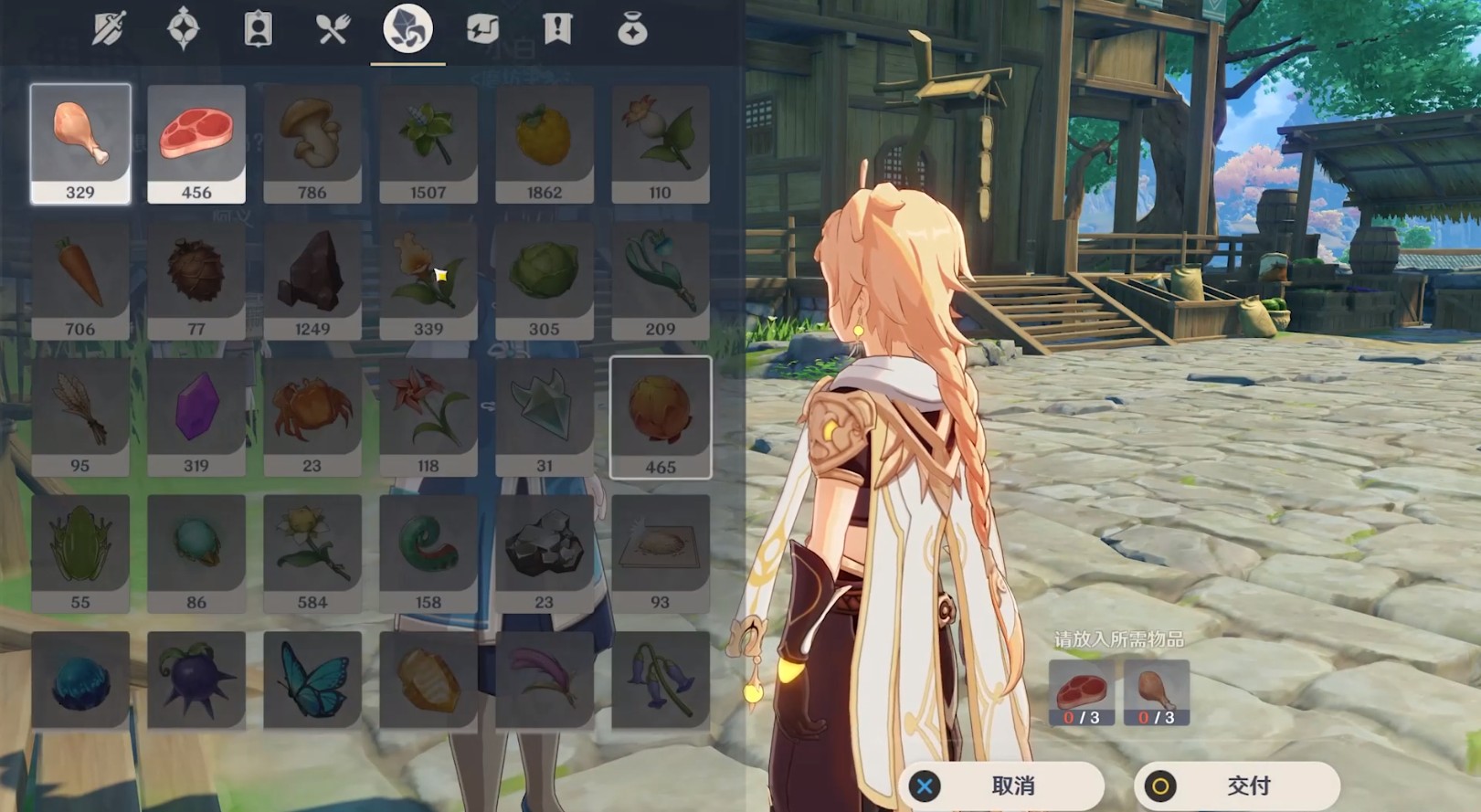Choose the cabbage slot showing 305
The width and height of the screenshot is (1481, 812).
pyautogui.click(x=545, y=280)
